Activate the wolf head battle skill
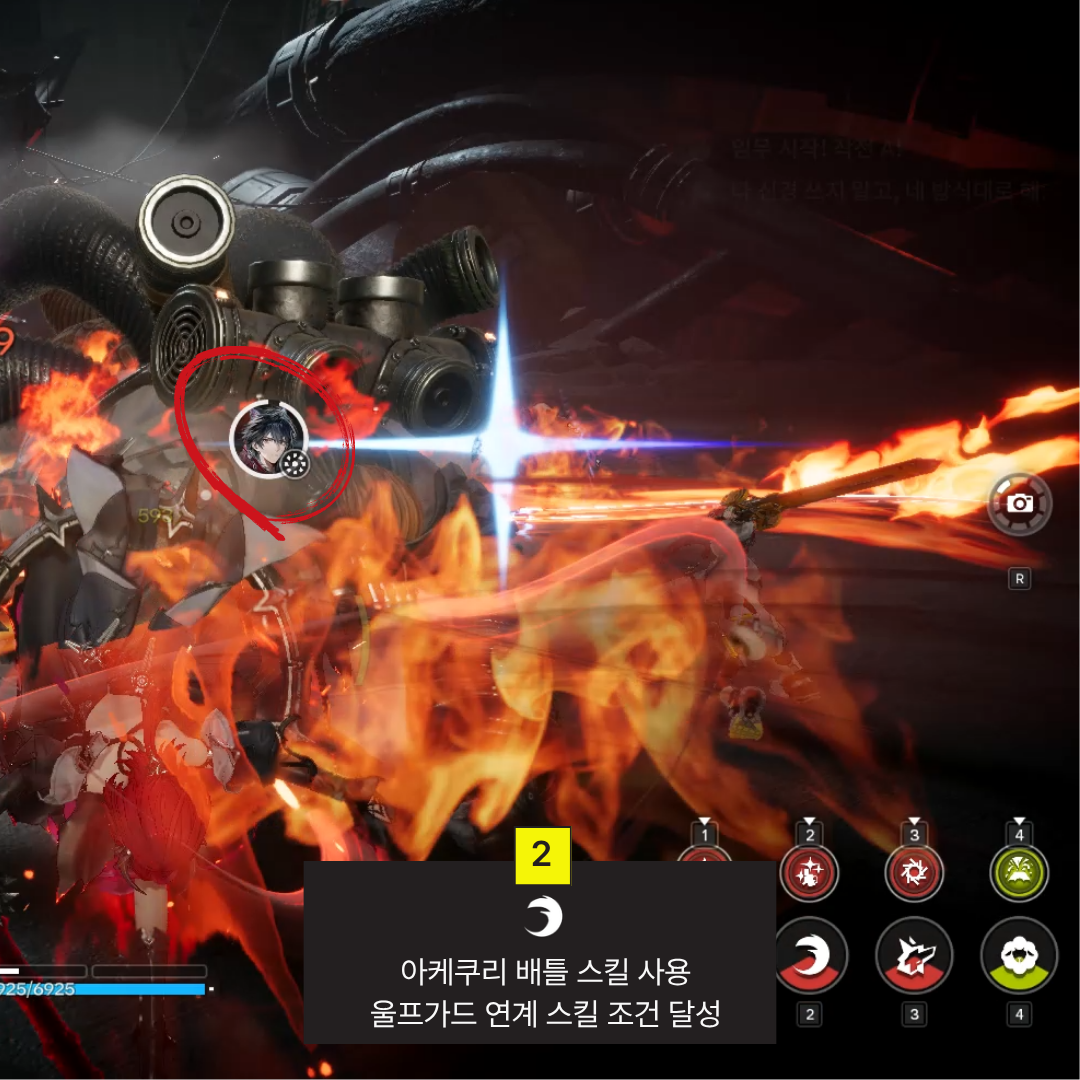 [913, 955]
